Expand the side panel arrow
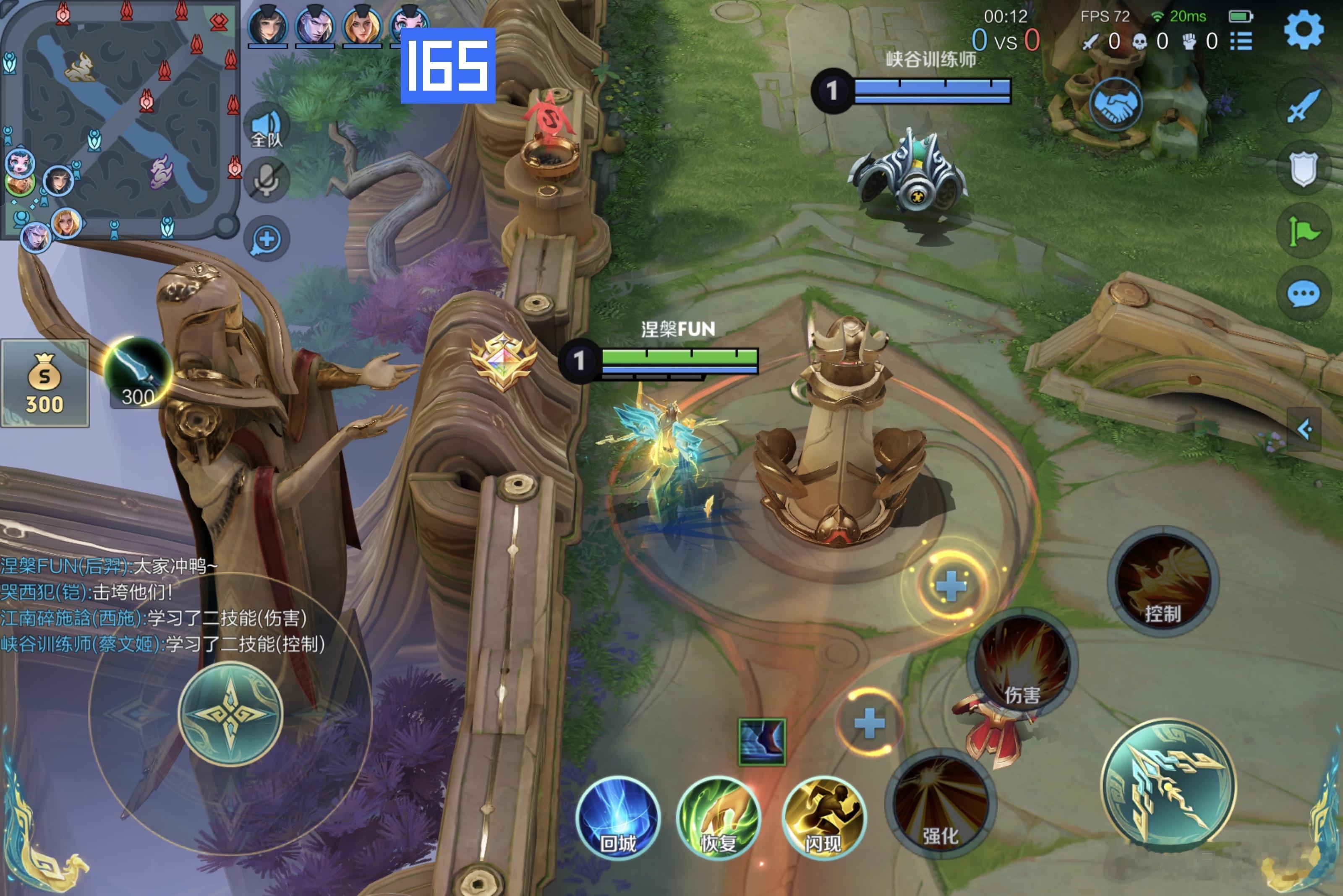 1304,429
